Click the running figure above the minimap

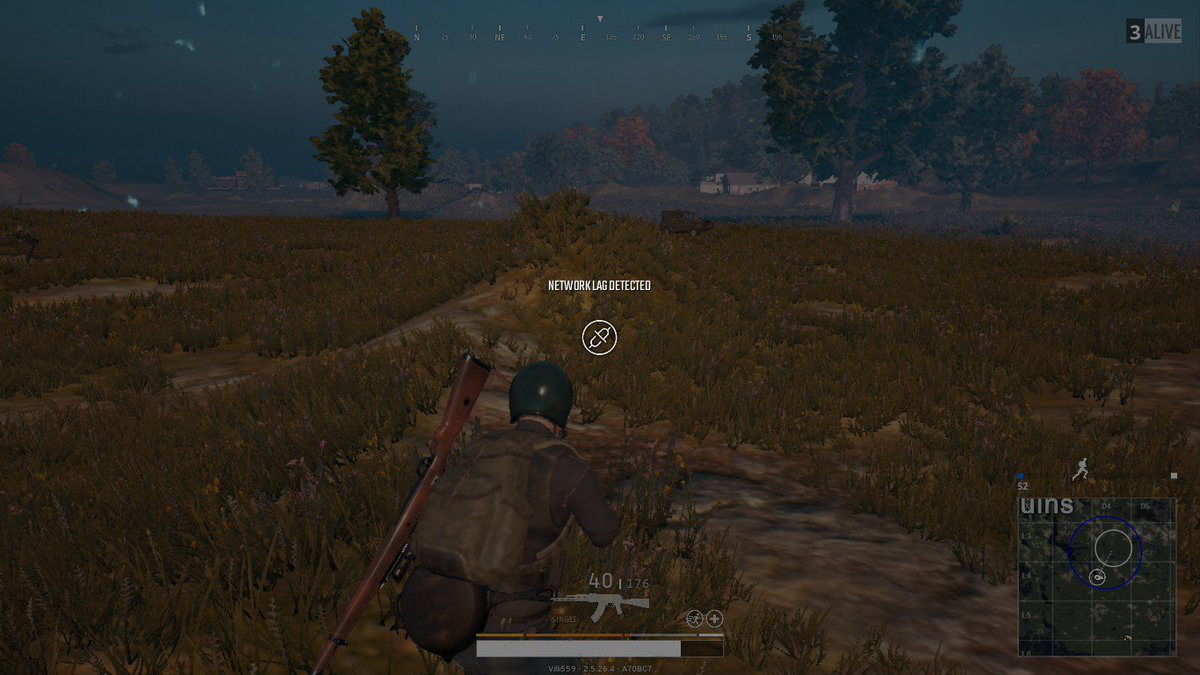pyautogui.click(x=1079, y=469)
